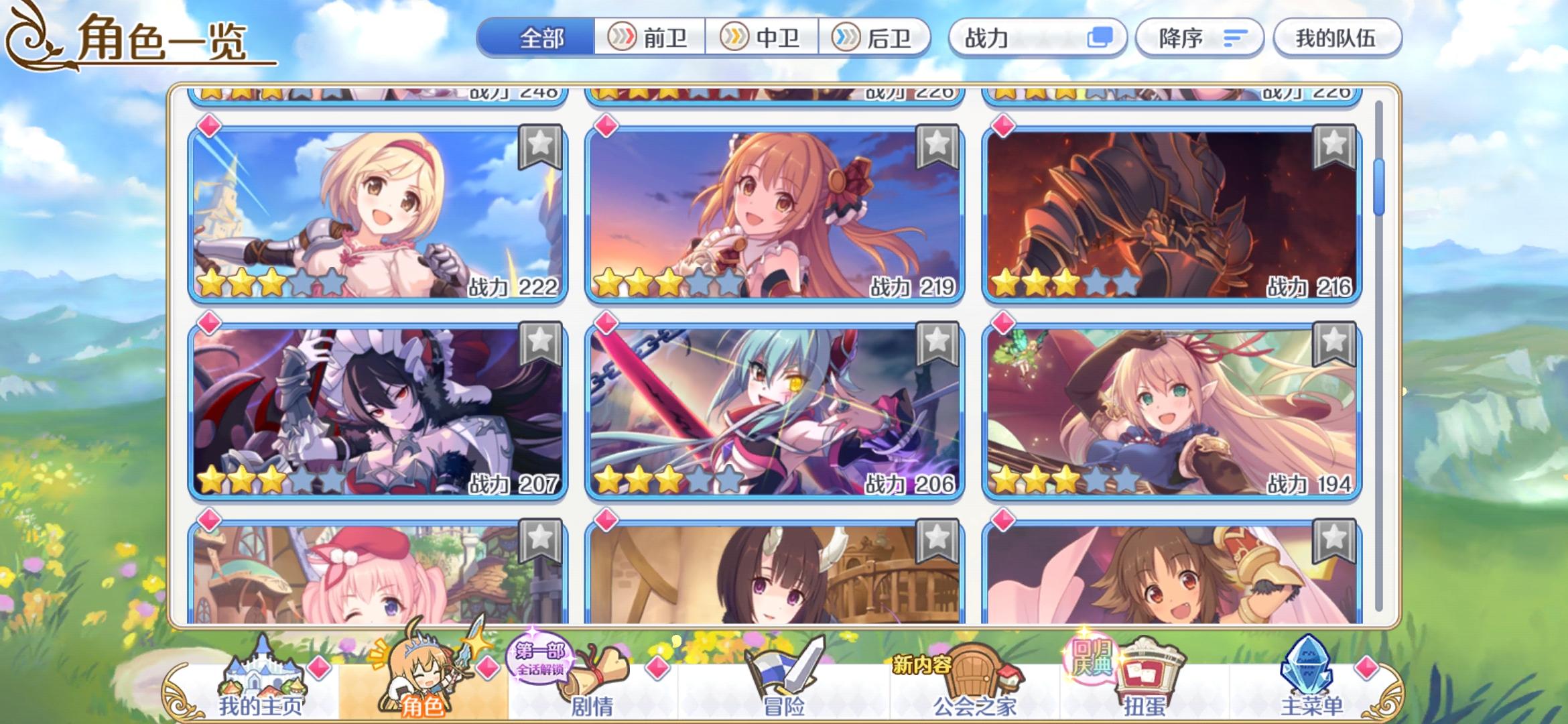1568x724 pixels.
Task: Open 我的队伍 team button
Action: (x=1338, y=38)
